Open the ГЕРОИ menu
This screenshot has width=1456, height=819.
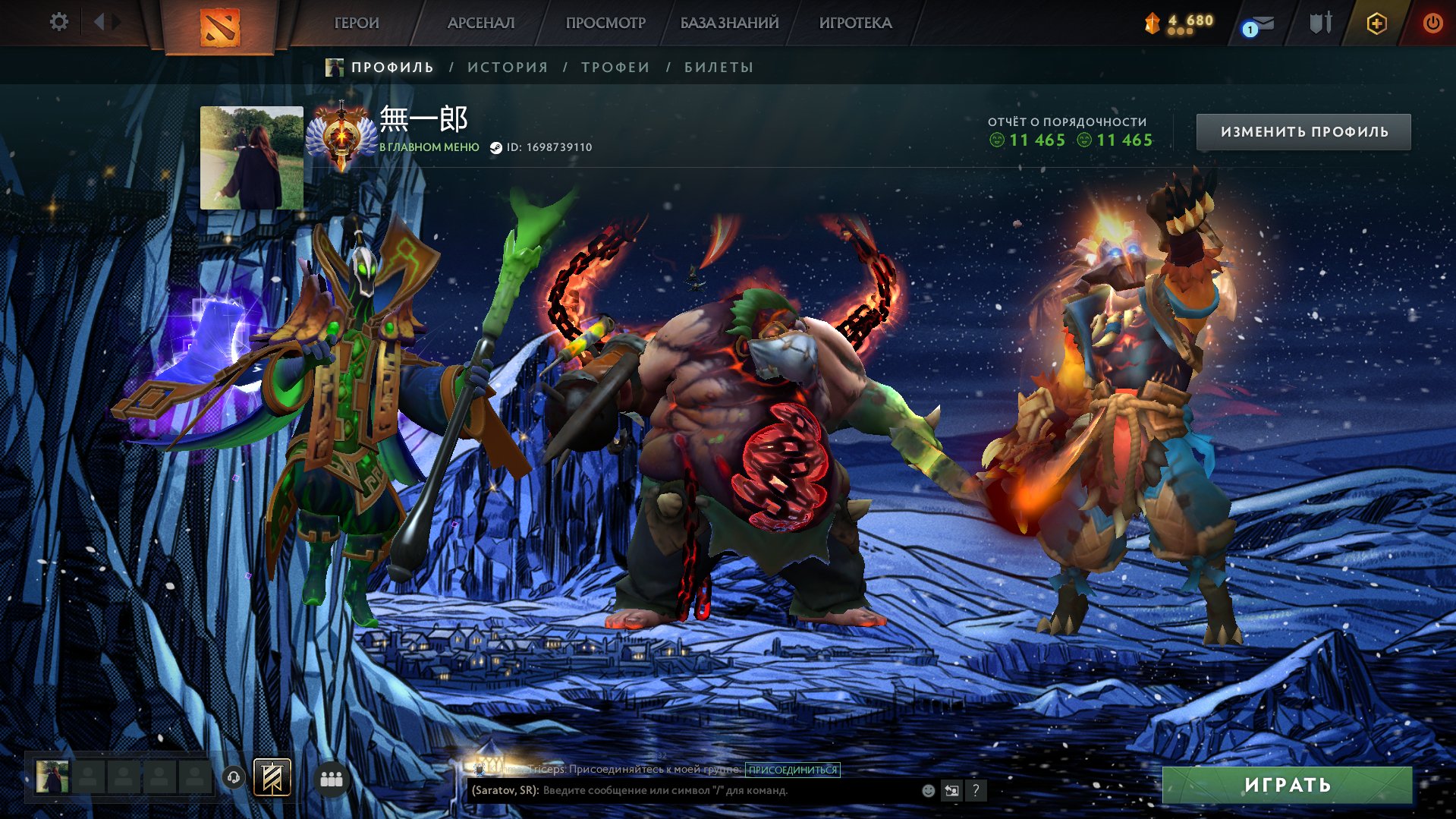357,24
